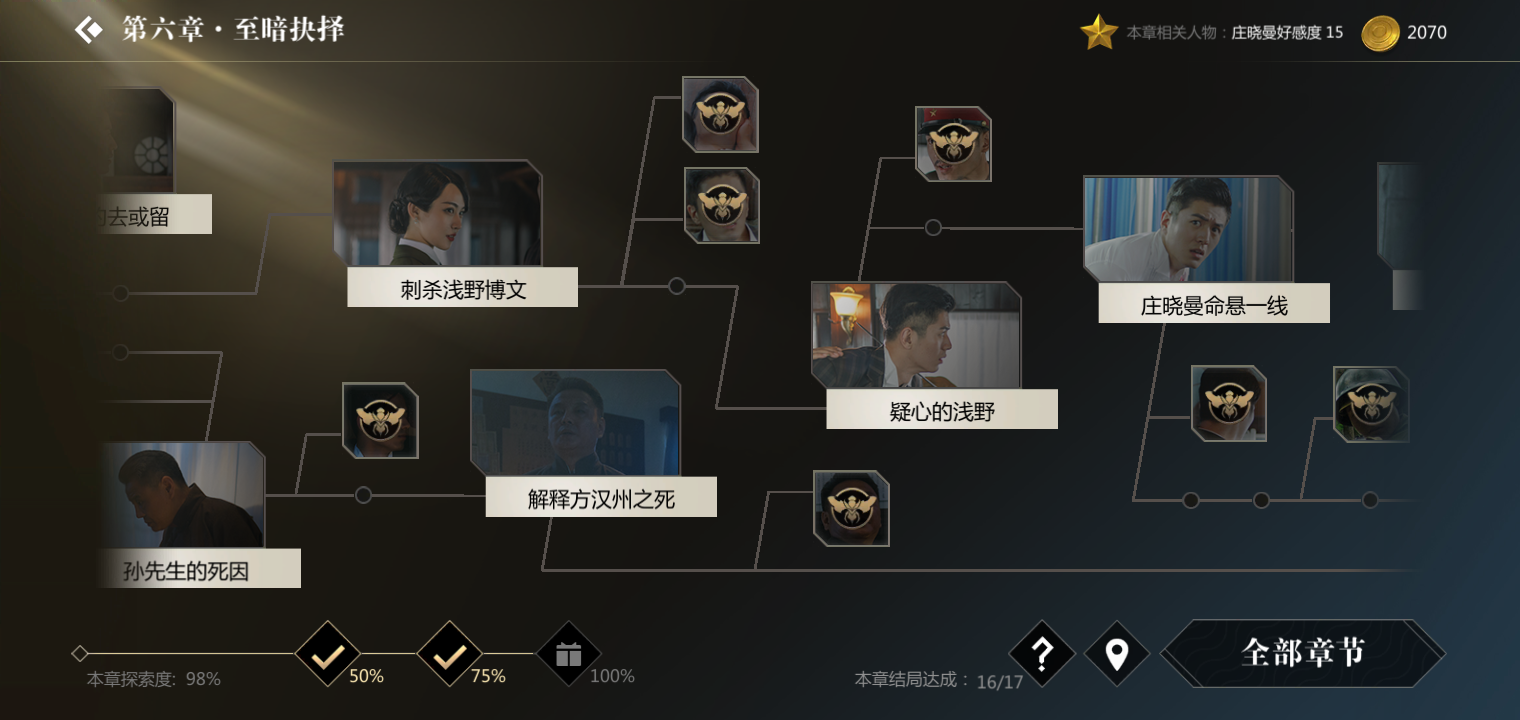Open 全部章节 chapter list

(x=1305, y=654)
